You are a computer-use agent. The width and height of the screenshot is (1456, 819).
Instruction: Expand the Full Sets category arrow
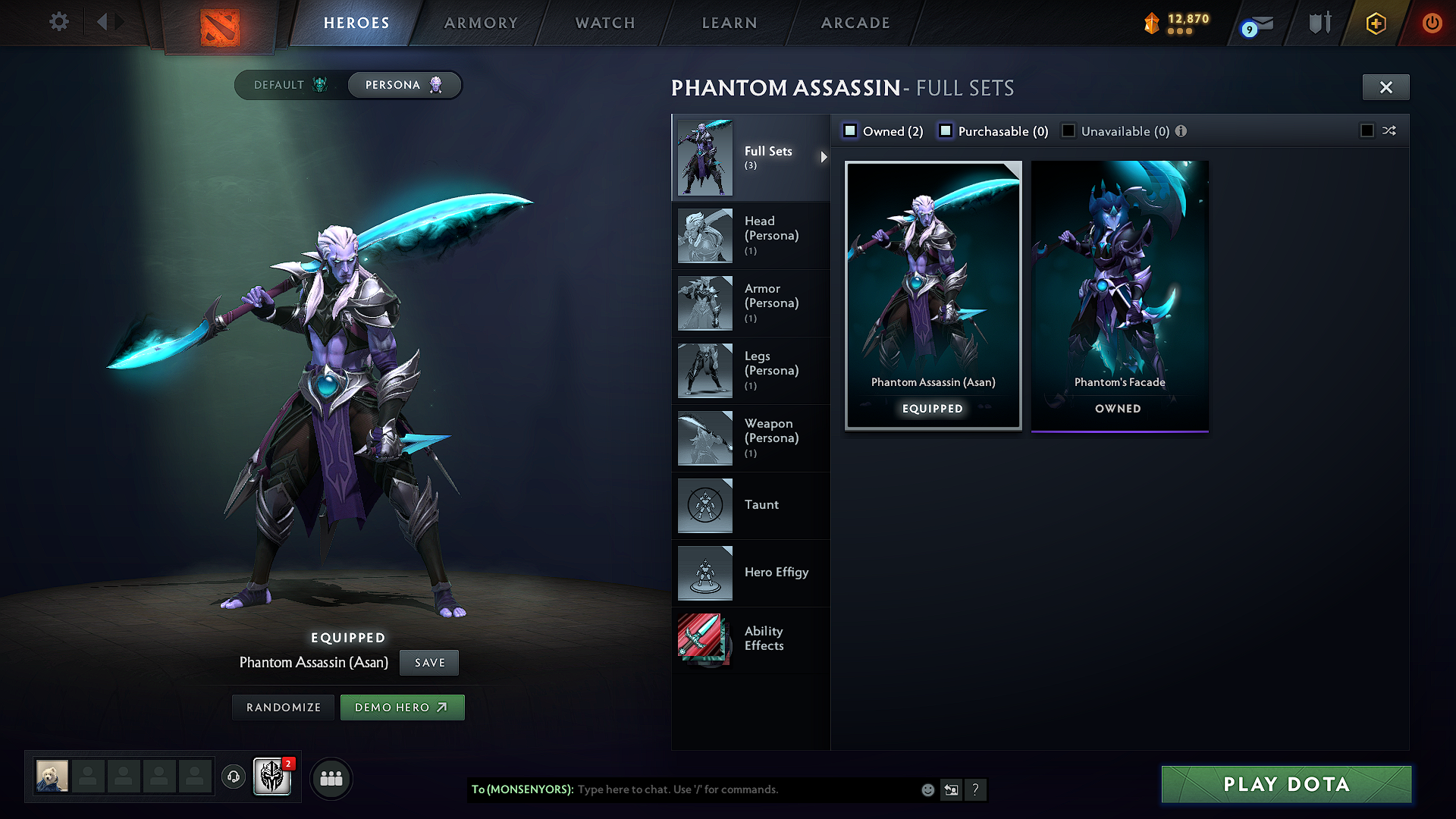[824, 158]
